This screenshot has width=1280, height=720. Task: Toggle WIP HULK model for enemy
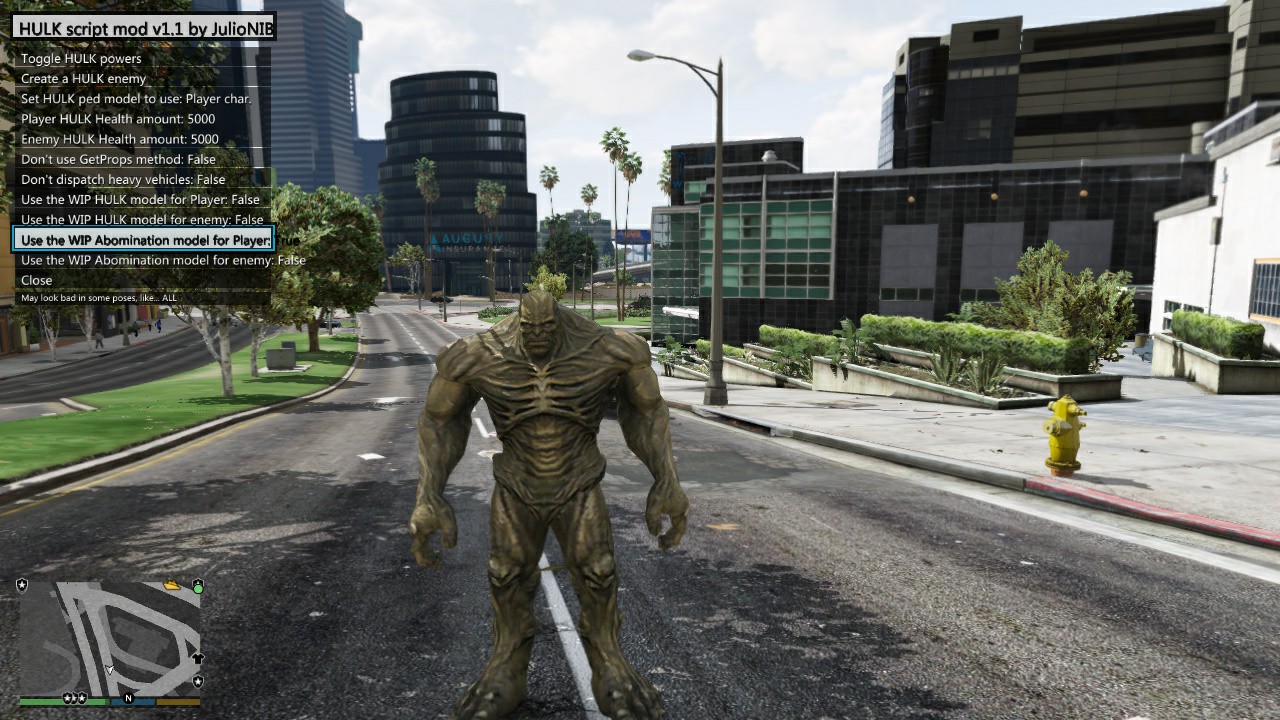click(x=142, y=219)
